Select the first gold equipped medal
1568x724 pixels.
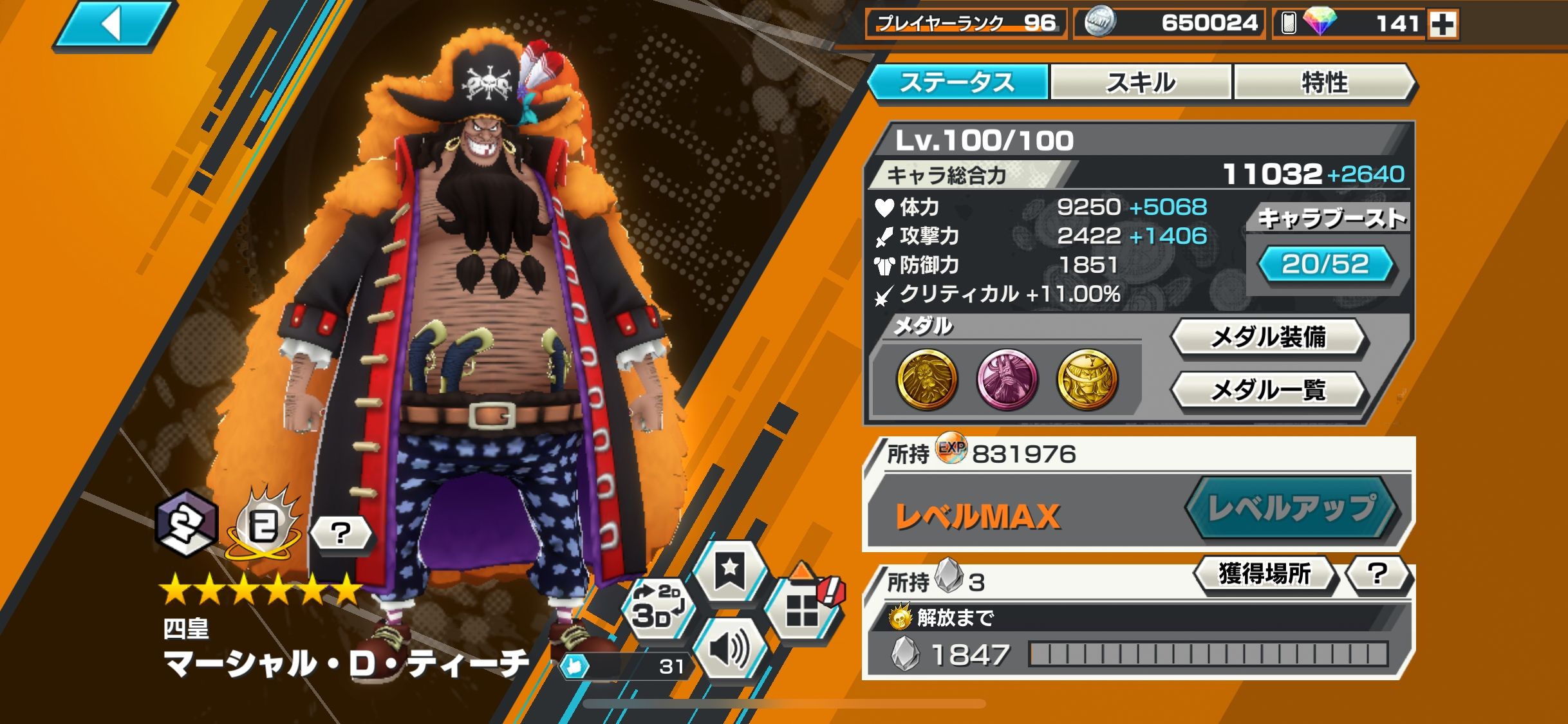926,379
